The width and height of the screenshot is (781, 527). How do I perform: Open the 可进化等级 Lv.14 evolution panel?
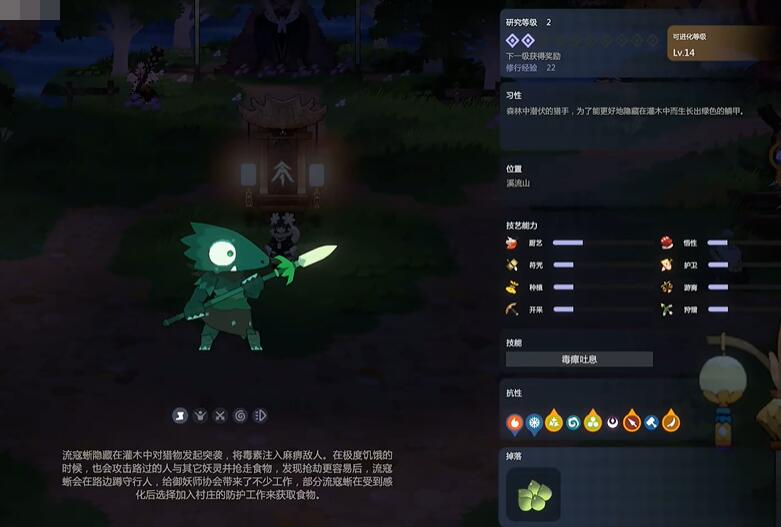pos(720,45)
